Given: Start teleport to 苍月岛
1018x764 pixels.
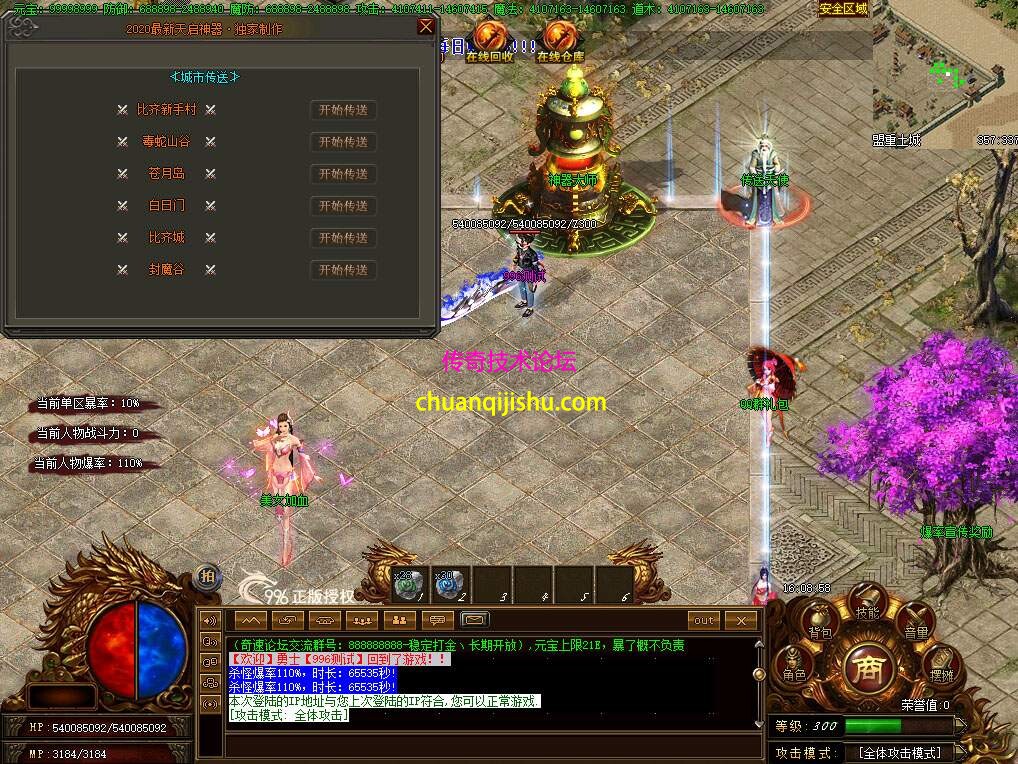Looking at the screenshot, I should 343,174.
